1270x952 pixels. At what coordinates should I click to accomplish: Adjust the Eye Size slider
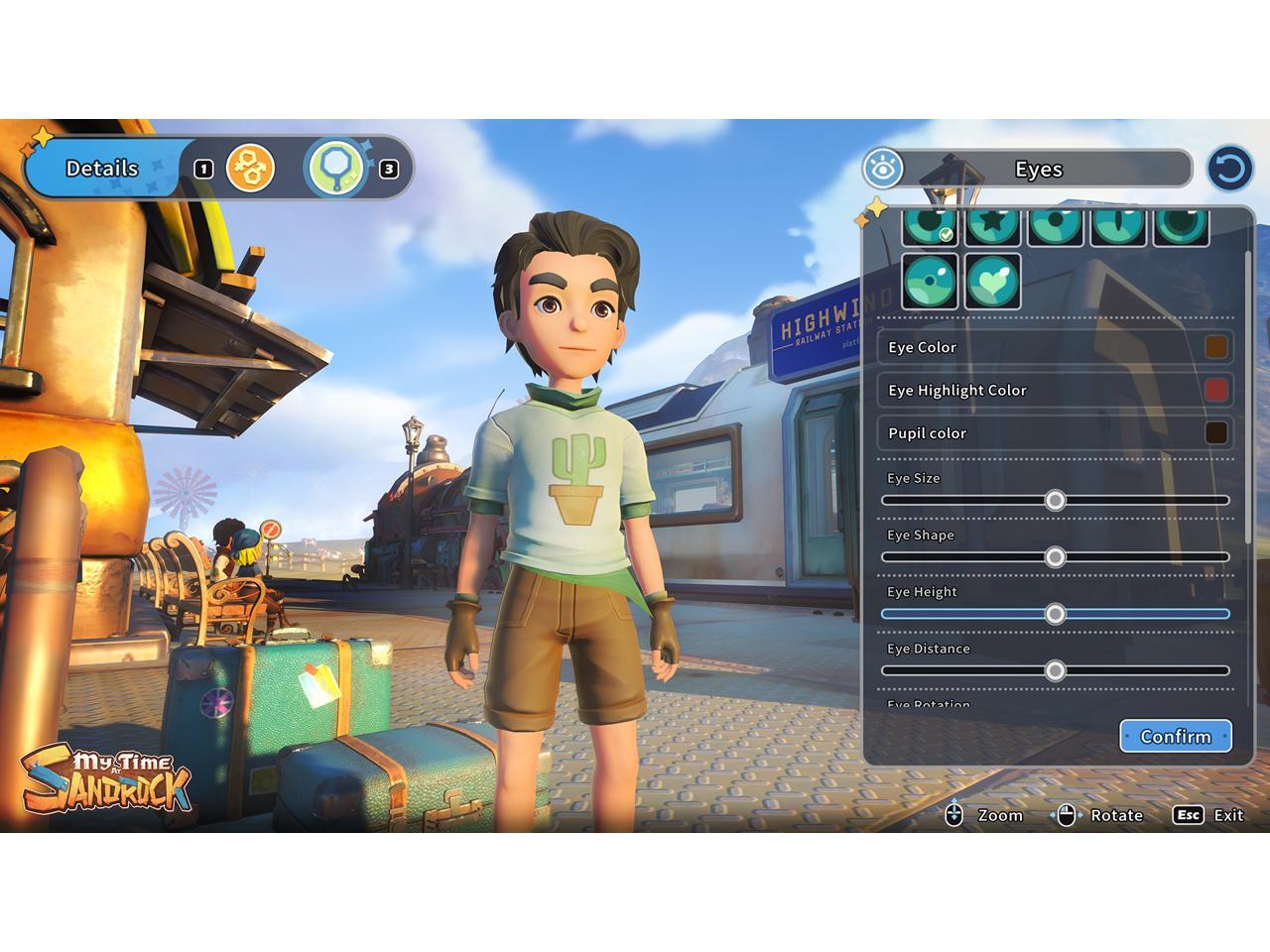1056,501
